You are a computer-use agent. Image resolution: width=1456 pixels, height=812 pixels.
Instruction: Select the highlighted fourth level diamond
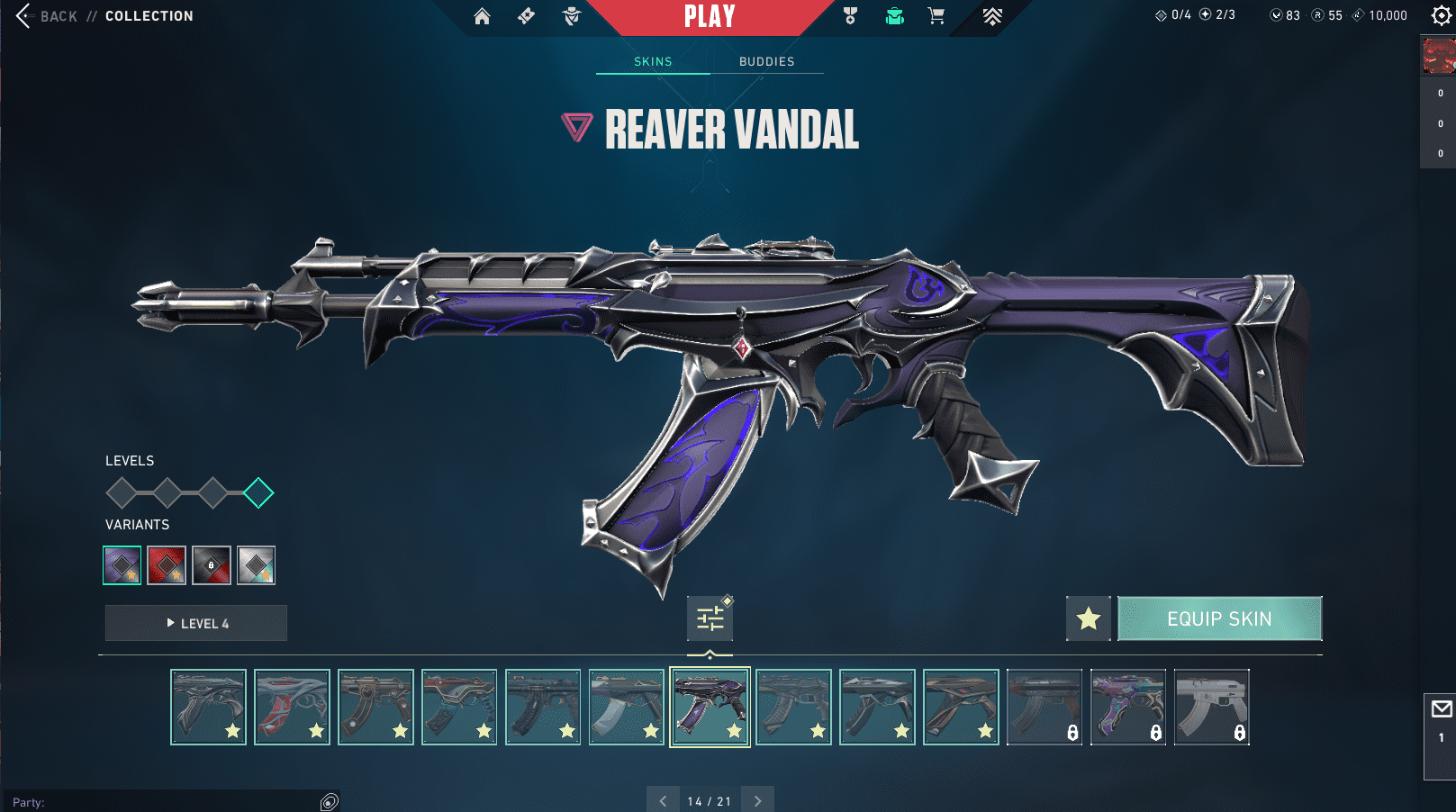pyautogui.click(x=258, y=492)
